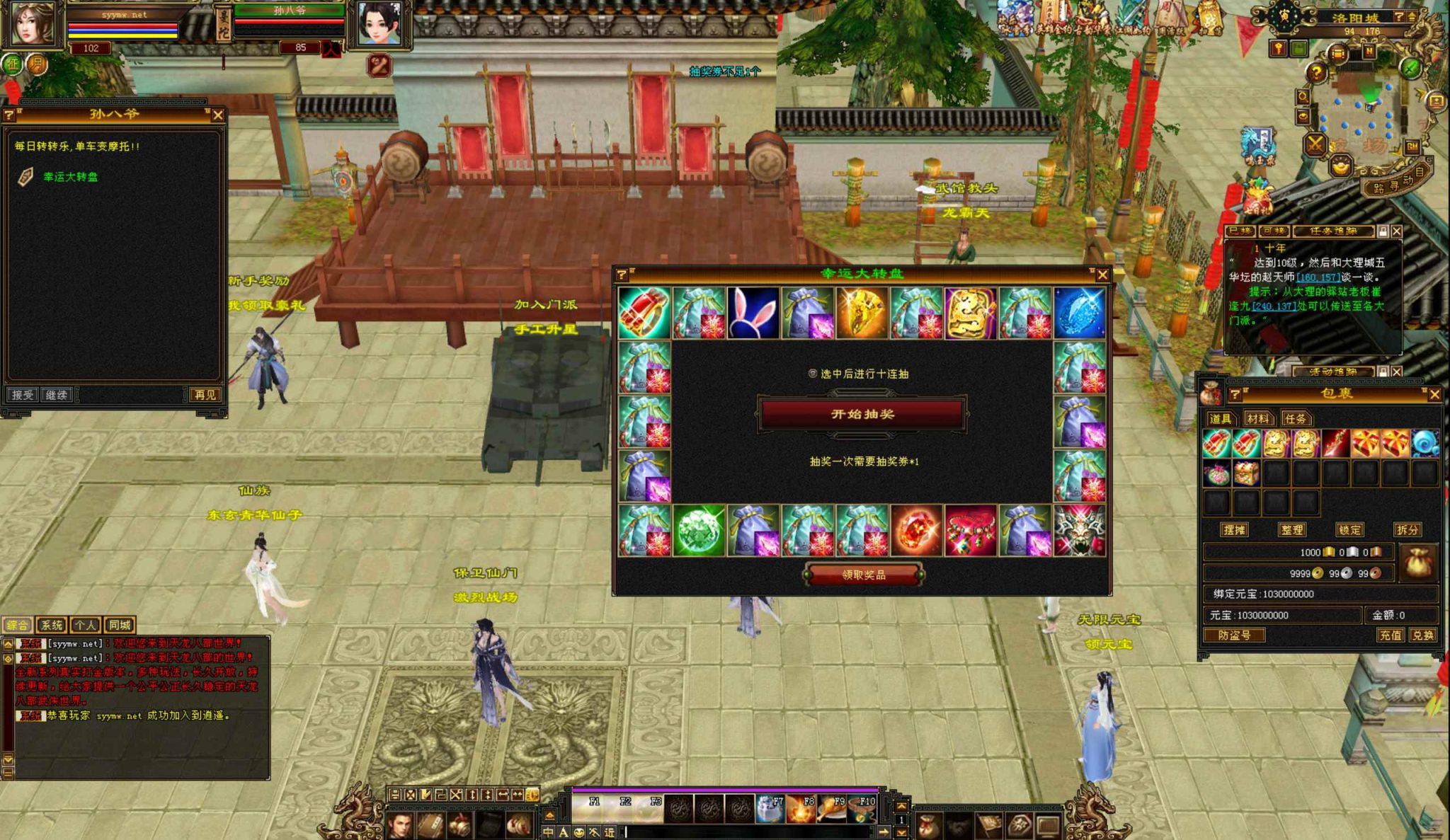Select the 系统 chat tab
Image resolution: width=1450 pixels, height=840 pixels.
pyautogui.click(x=52, y=625)
